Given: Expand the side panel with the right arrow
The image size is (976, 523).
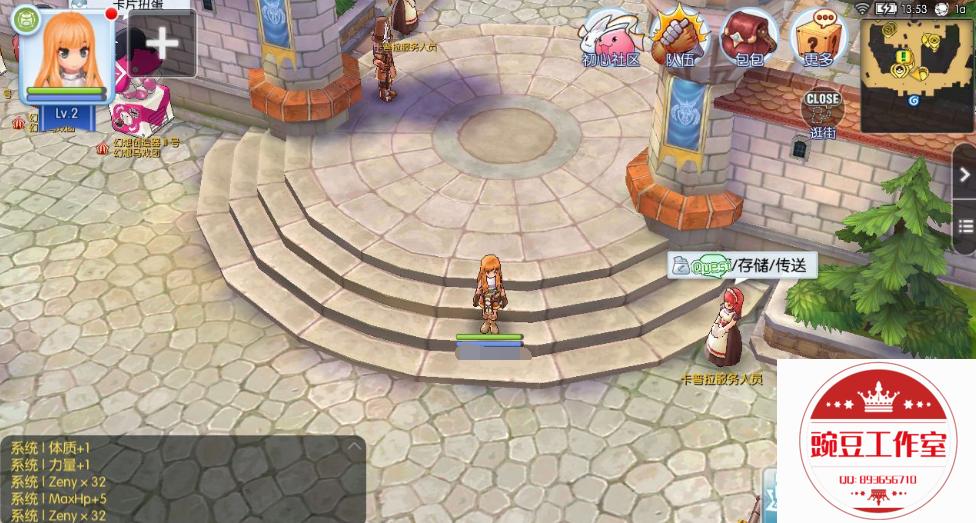Looking at the screenshot, I should click(x=965, y=174).
